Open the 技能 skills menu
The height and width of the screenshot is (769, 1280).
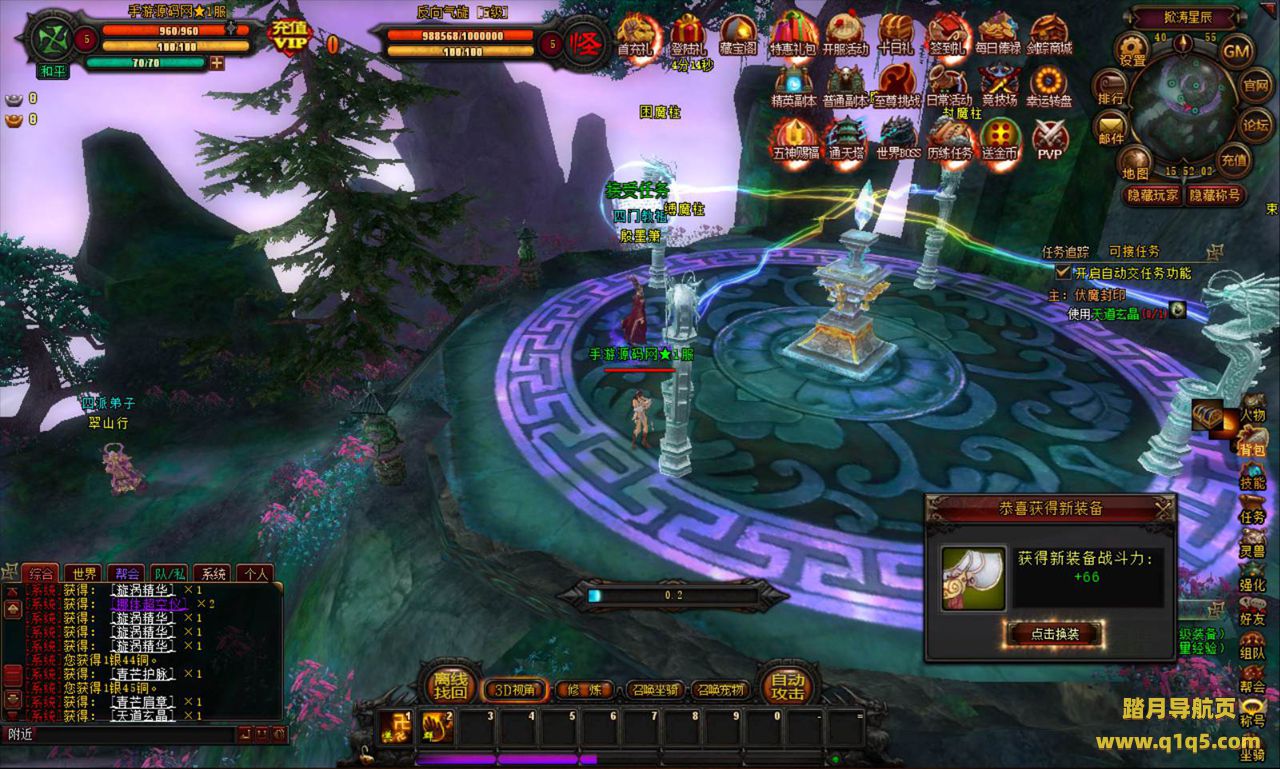tap(1252, 476)
